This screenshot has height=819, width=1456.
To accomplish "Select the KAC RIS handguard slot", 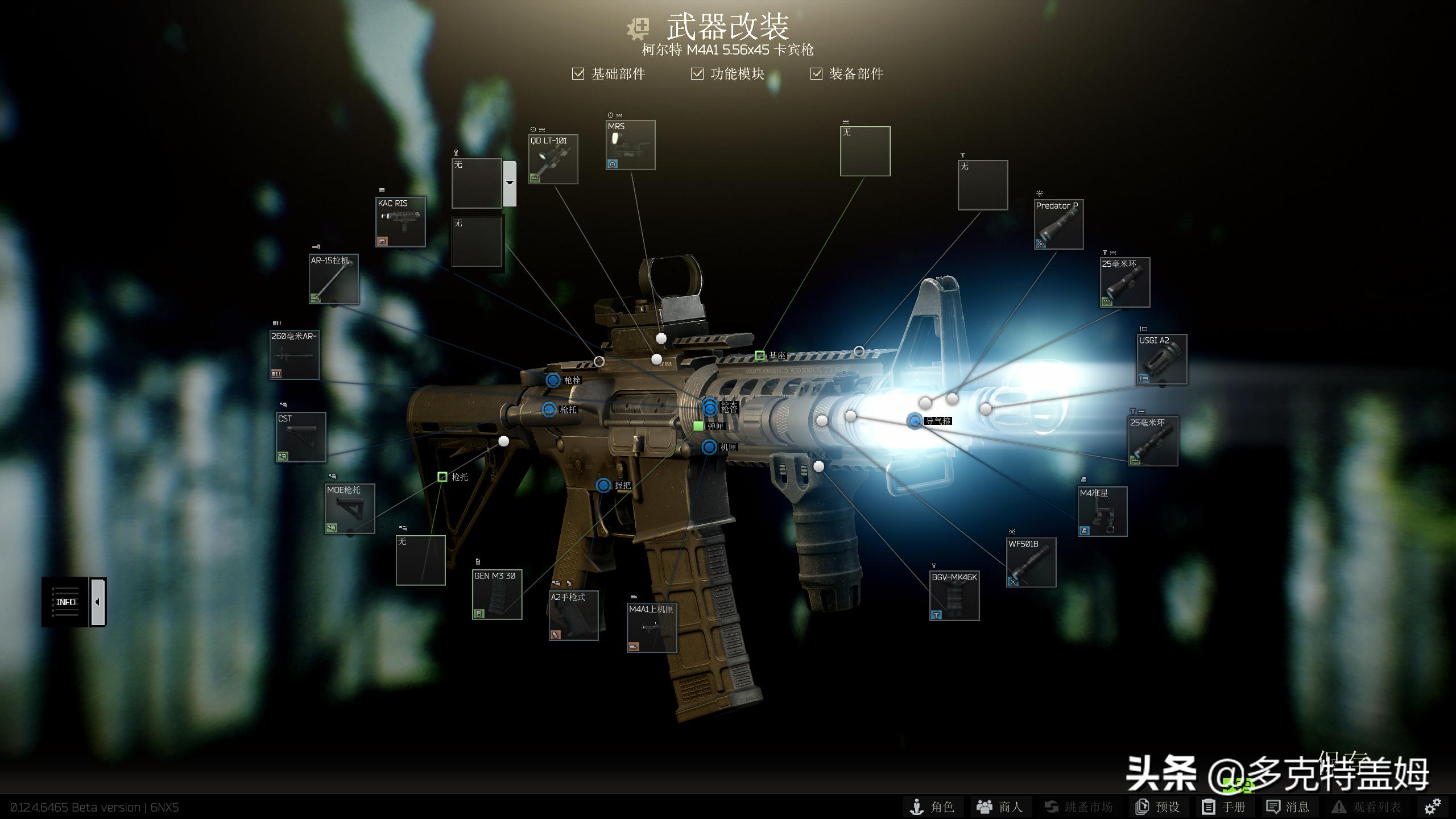I will [x=400, y=222].
